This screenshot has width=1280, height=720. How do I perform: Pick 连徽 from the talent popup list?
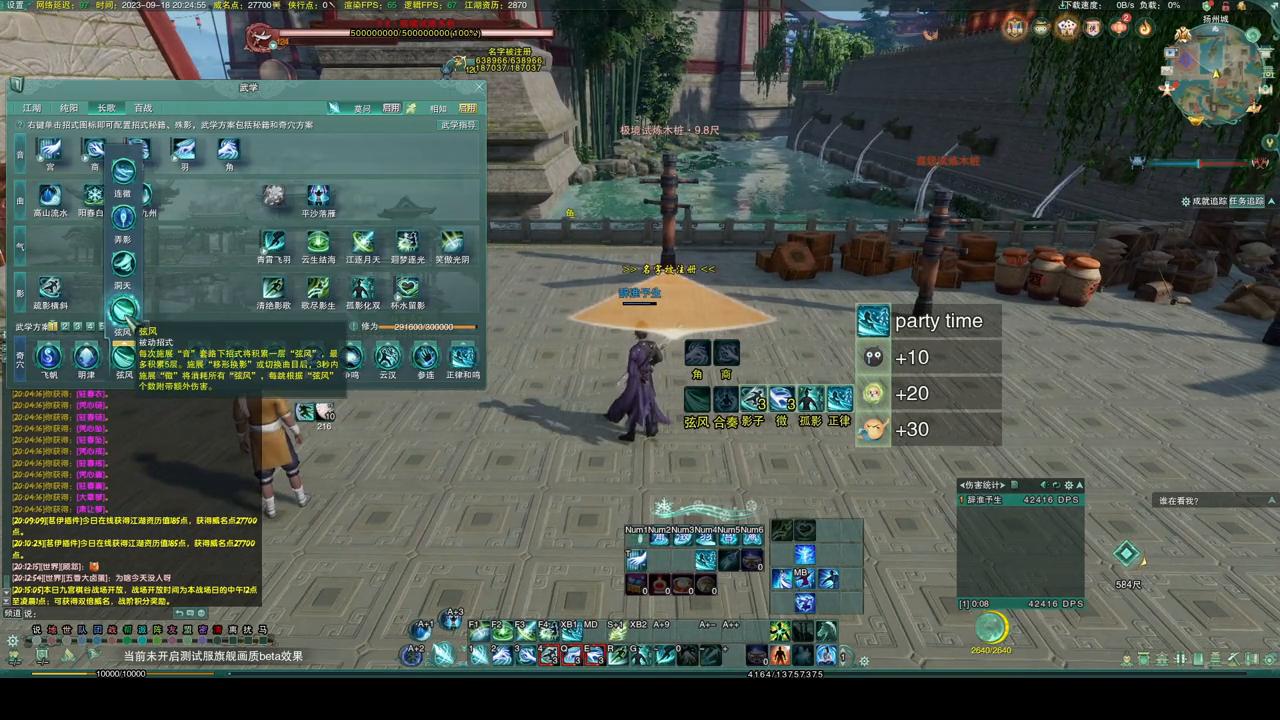click(x=123, y=172)
